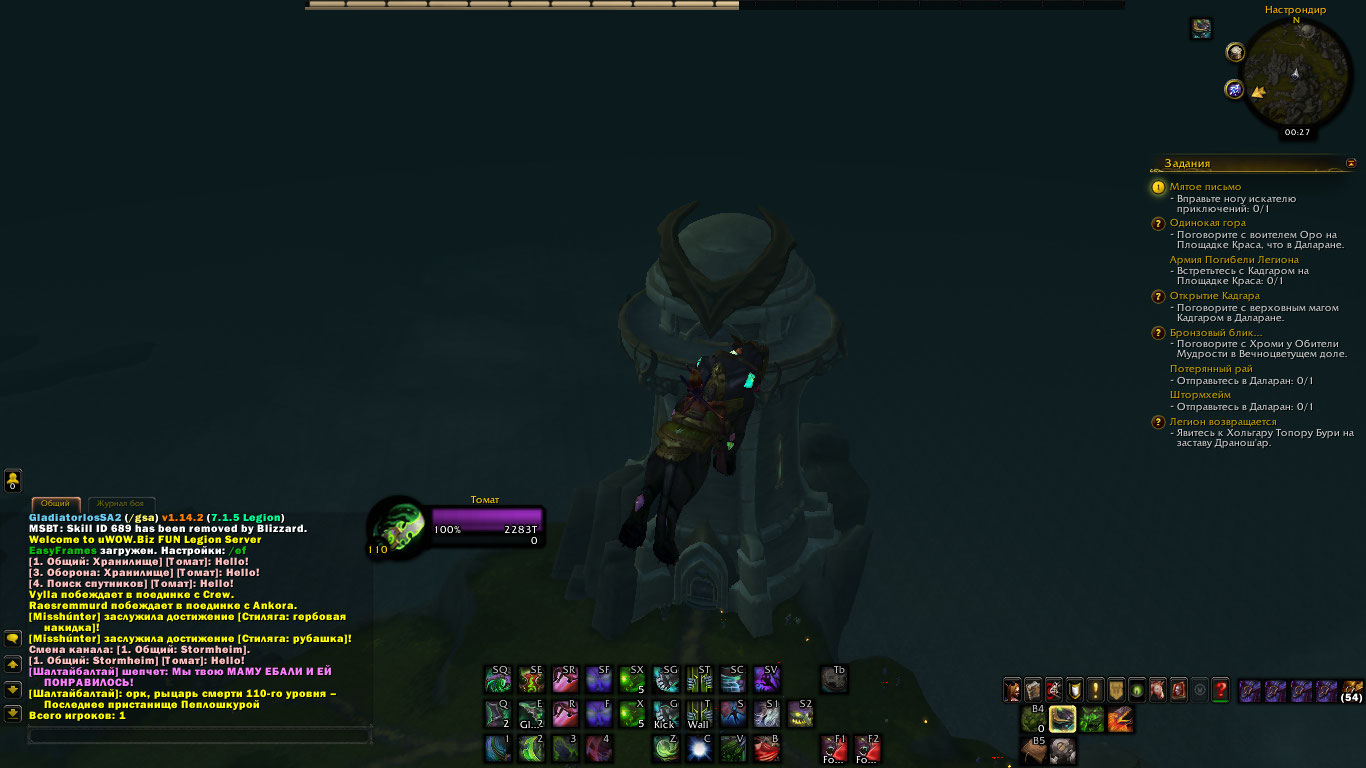Open the yellow exclamation quest log button
Image resolution: width=1366 pixels, height=768 pixels.
[1096, 690]
